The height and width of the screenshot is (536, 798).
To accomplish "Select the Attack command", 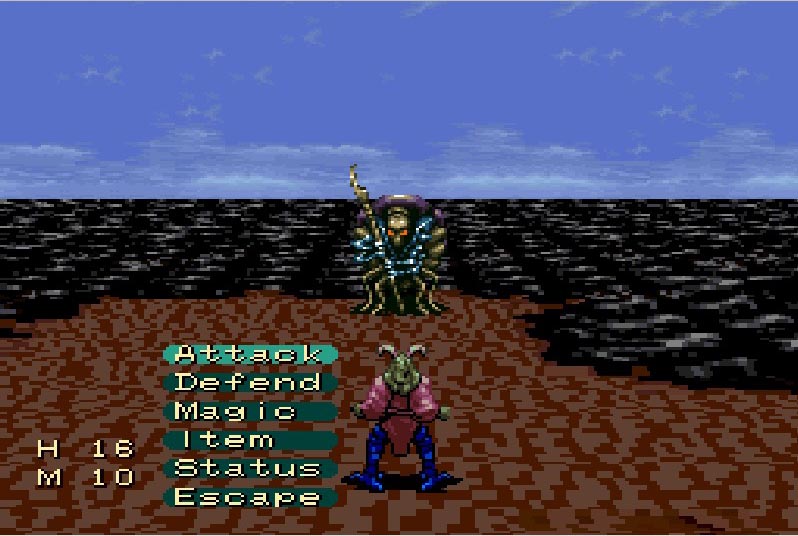I will point(249,354).
